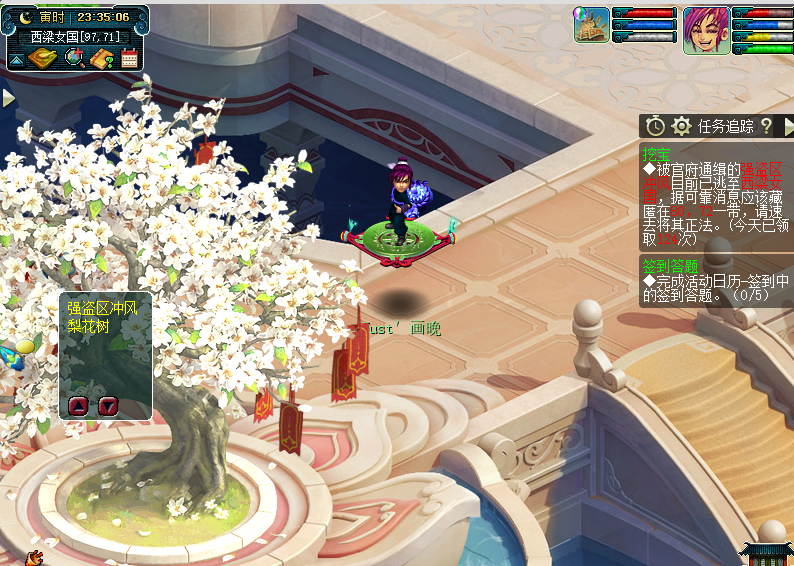Image resolution: width=794 pixels, height=566 pixels.
Task: Open the lantern icon at the bottom-left corner
Action: (x=35, y=557)
